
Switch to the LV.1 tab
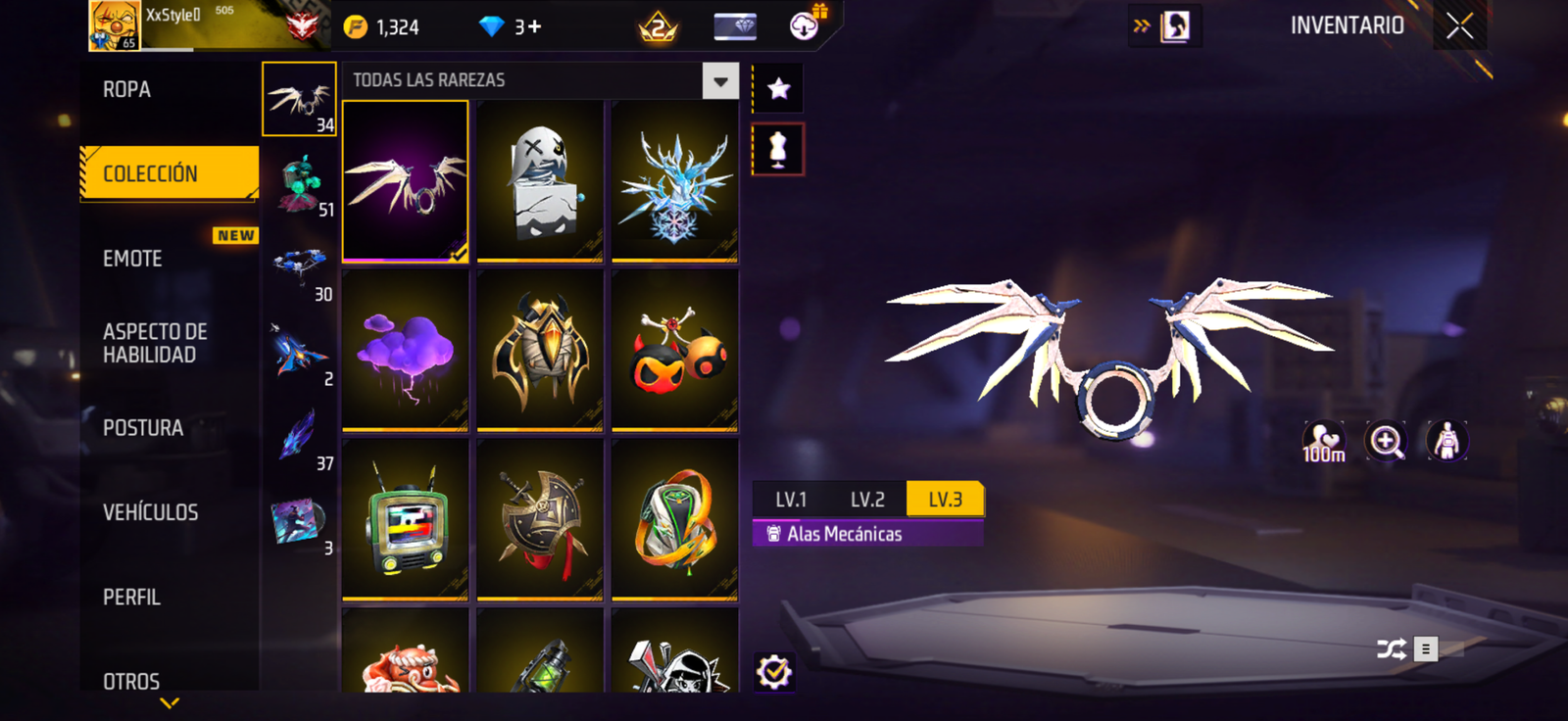pos(791,500)
